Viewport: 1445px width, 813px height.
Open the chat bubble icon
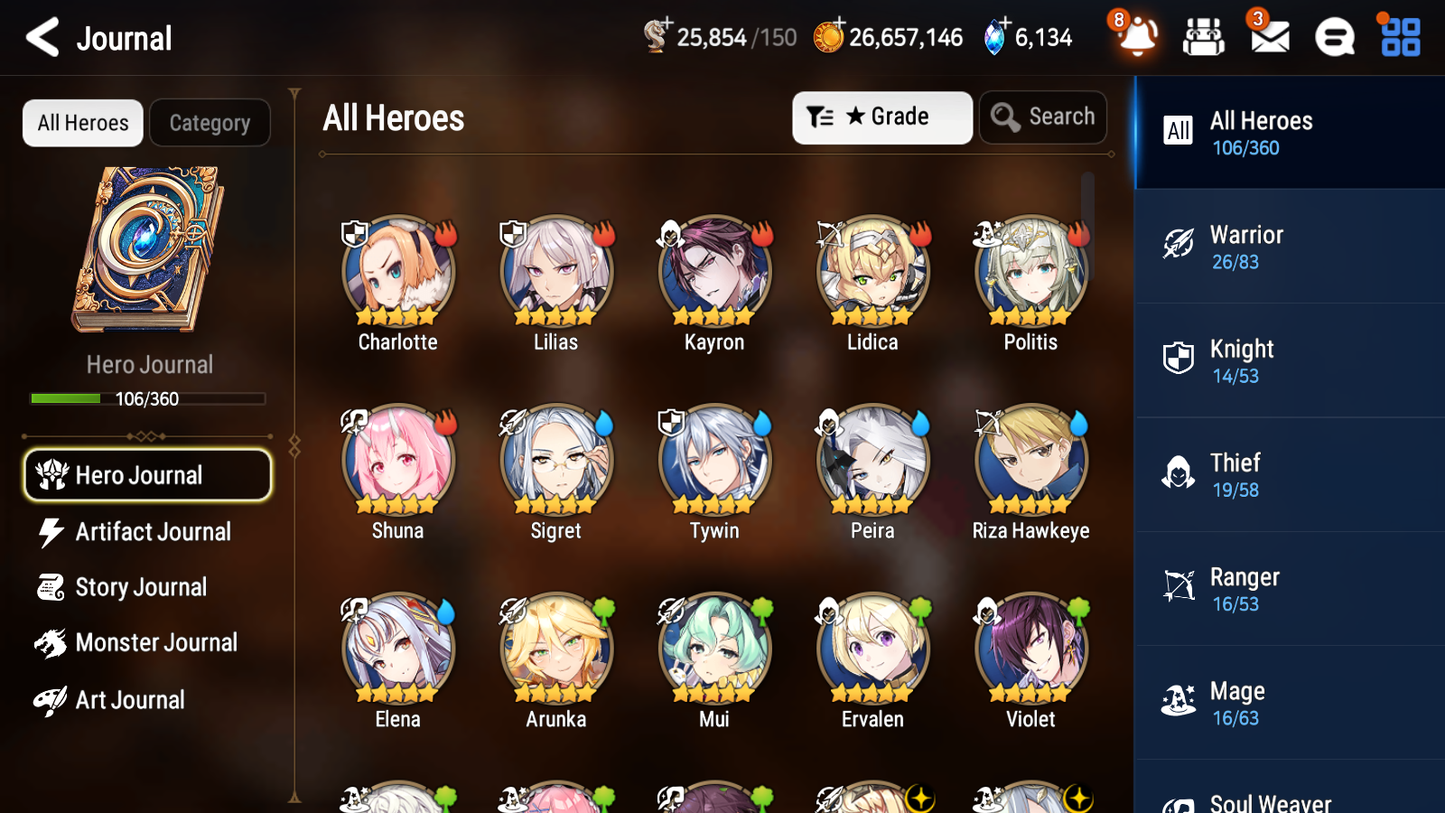pos(1333,36)
